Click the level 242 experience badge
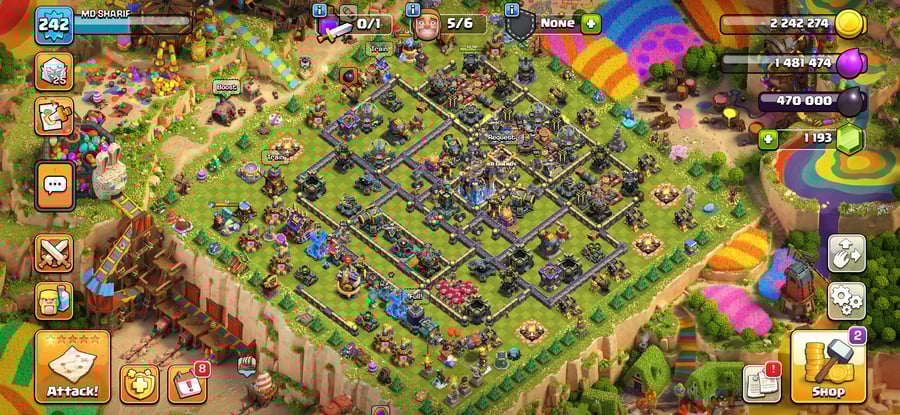The width and height of the screenshot is (900, 415). pos(53,24)
